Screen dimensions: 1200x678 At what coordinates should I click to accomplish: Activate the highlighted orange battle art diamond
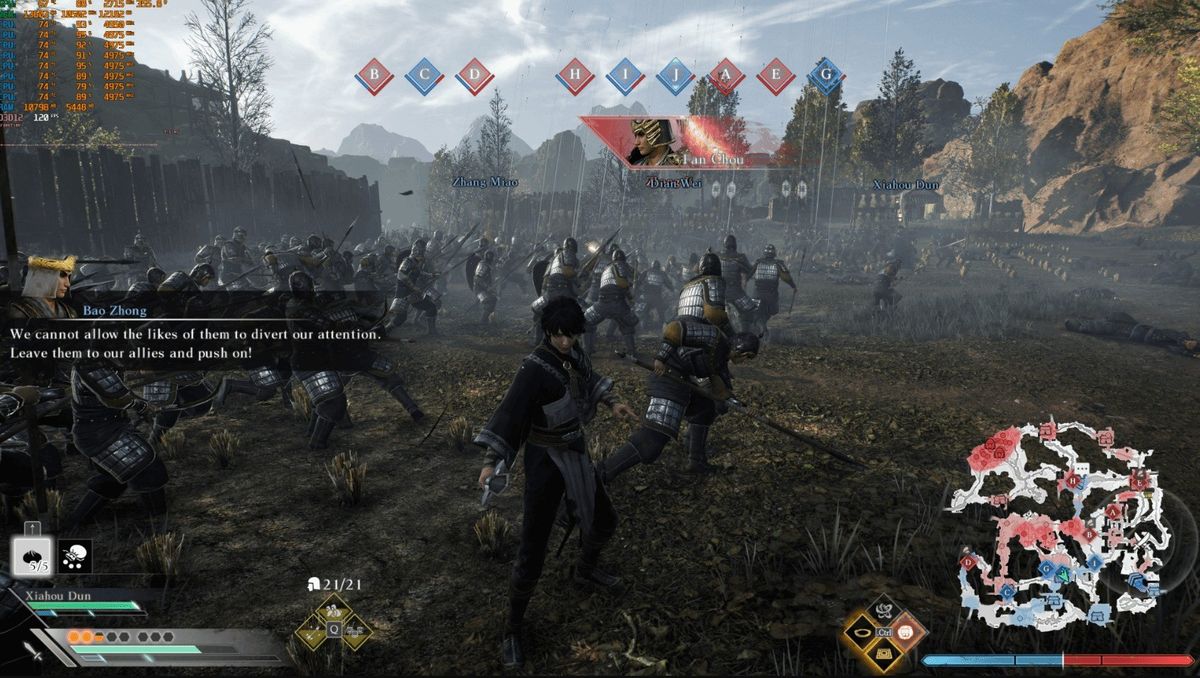pyautogui.click(x=906, y=632)
